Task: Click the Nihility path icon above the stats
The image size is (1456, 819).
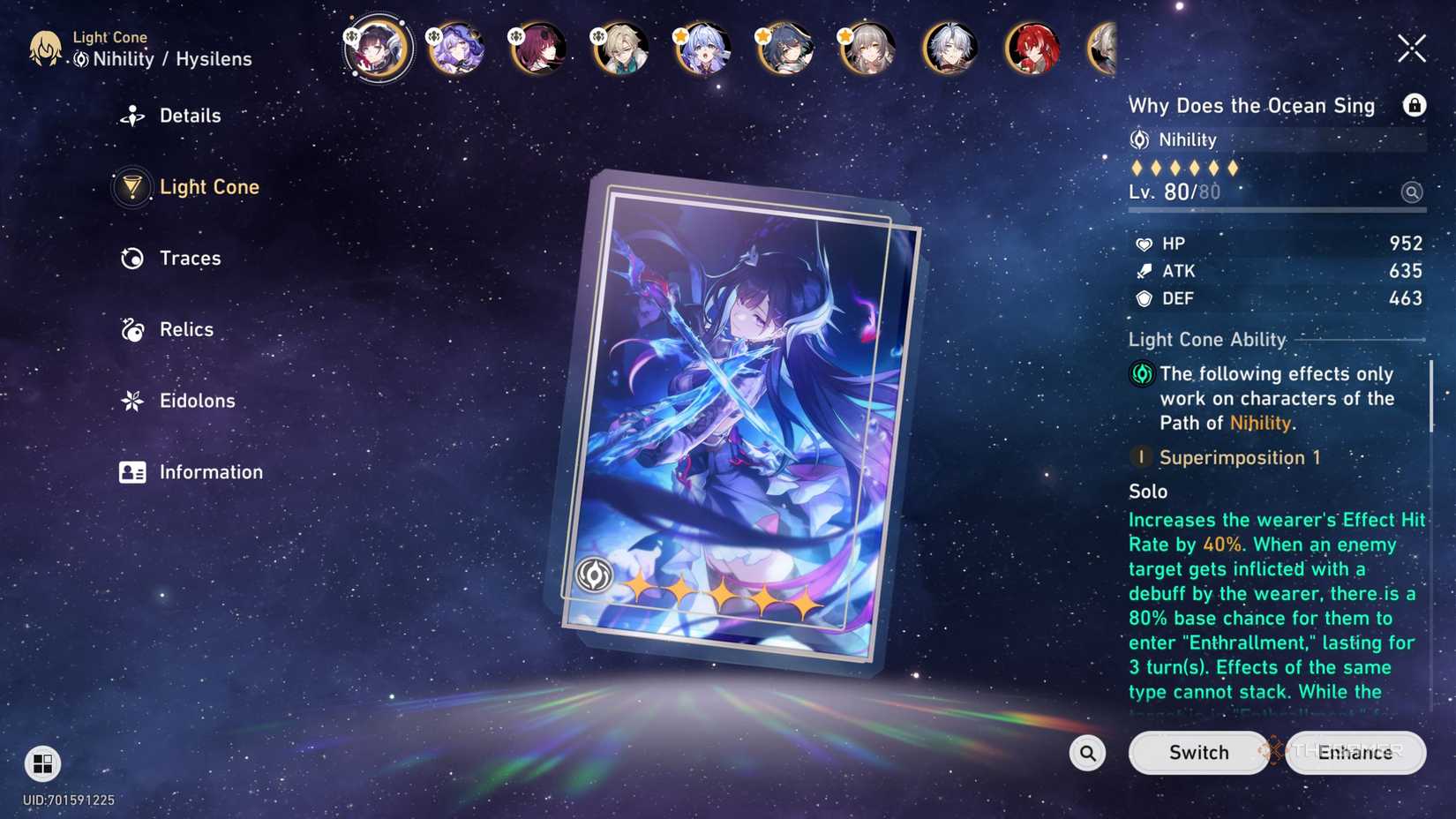Action: click(x=1139, y=139)
